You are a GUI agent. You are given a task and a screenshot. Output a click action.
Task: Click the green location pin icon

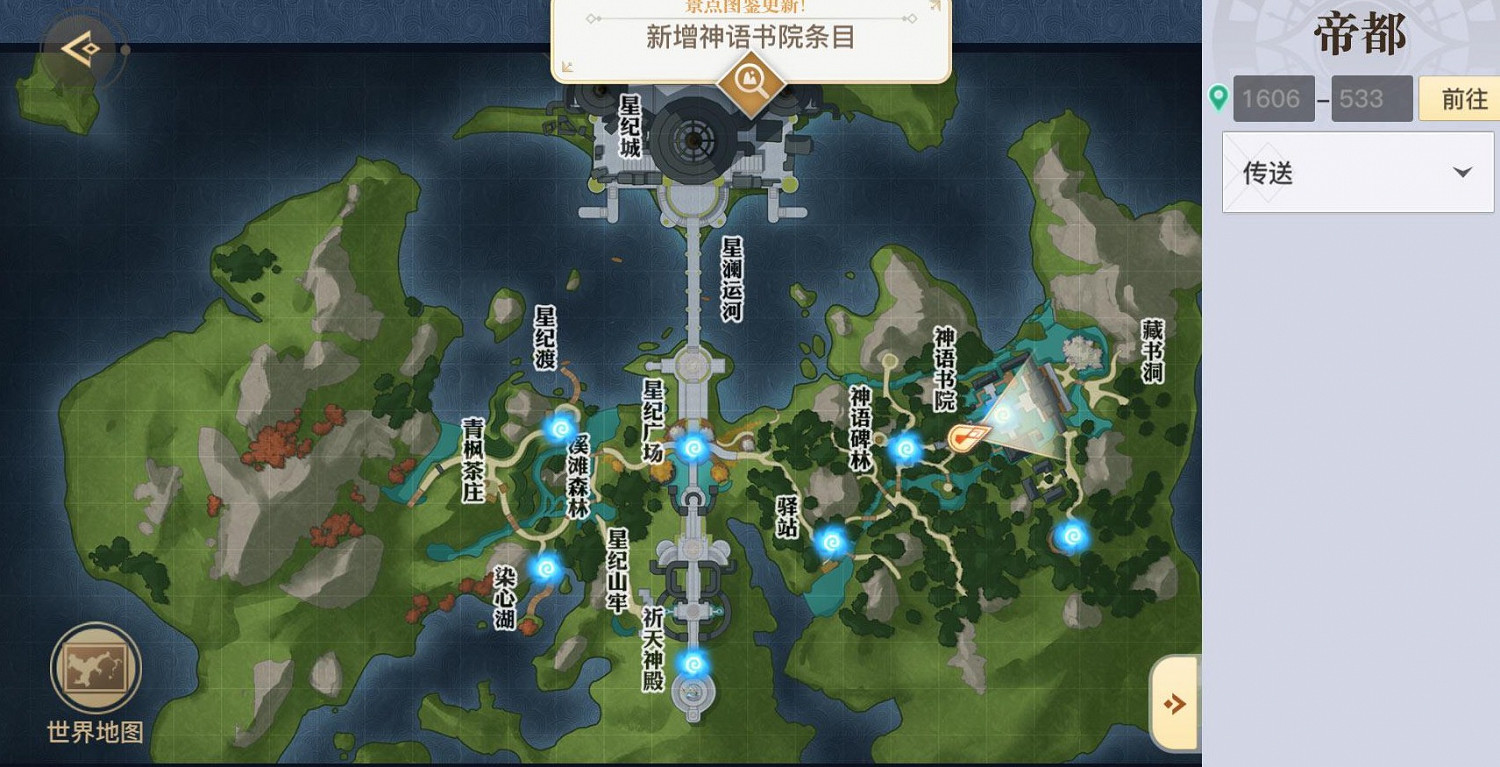point(1219,98)
